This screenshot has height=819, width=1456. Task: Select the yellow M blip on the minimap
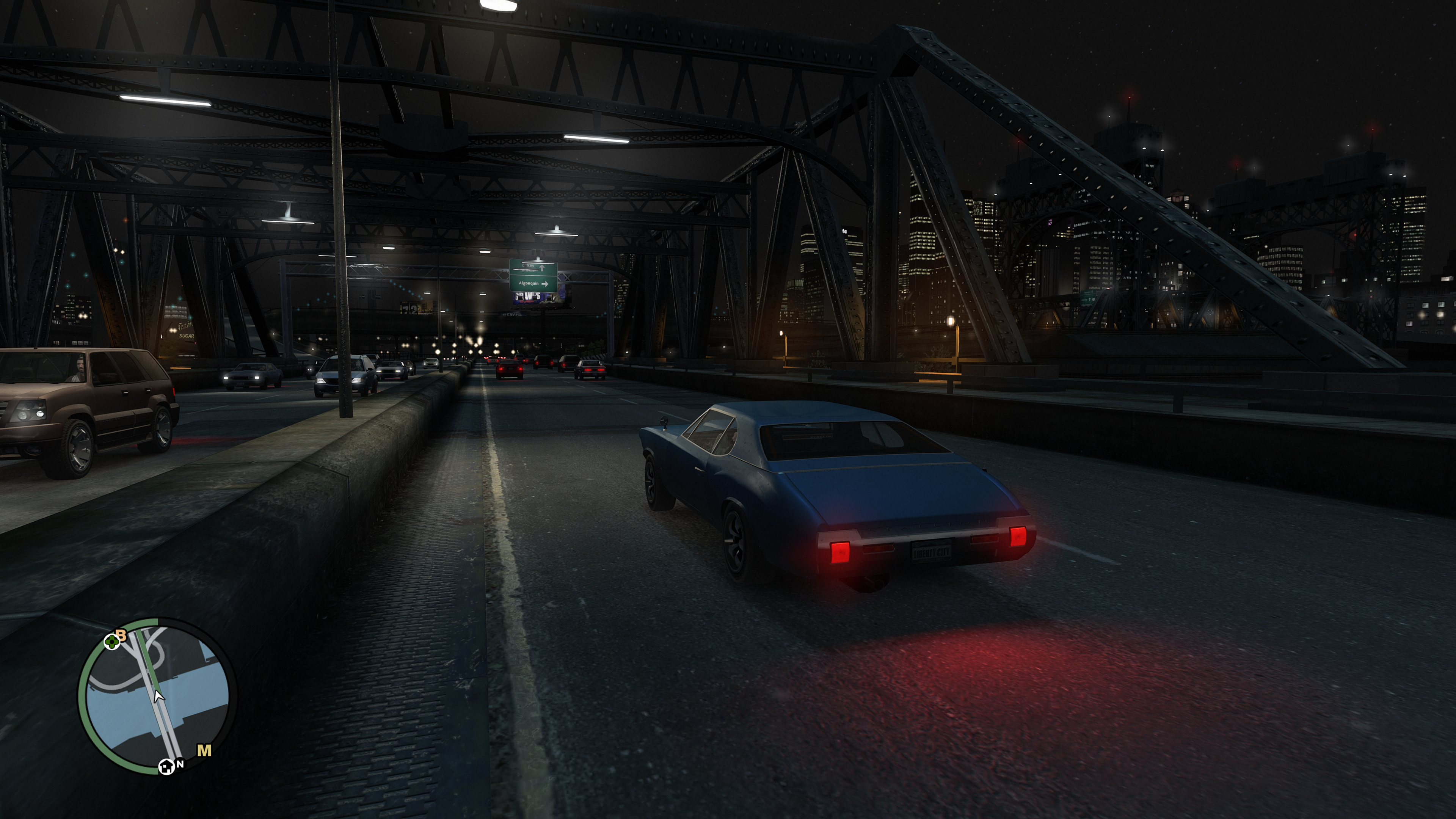click(204, 750)
